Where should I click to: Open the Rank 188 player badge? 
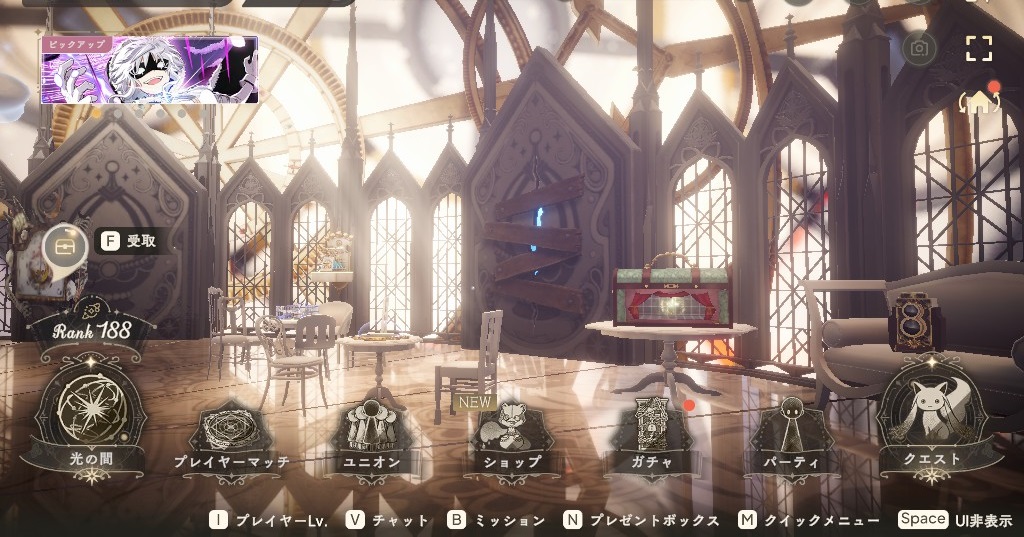(x=92, y=328)
